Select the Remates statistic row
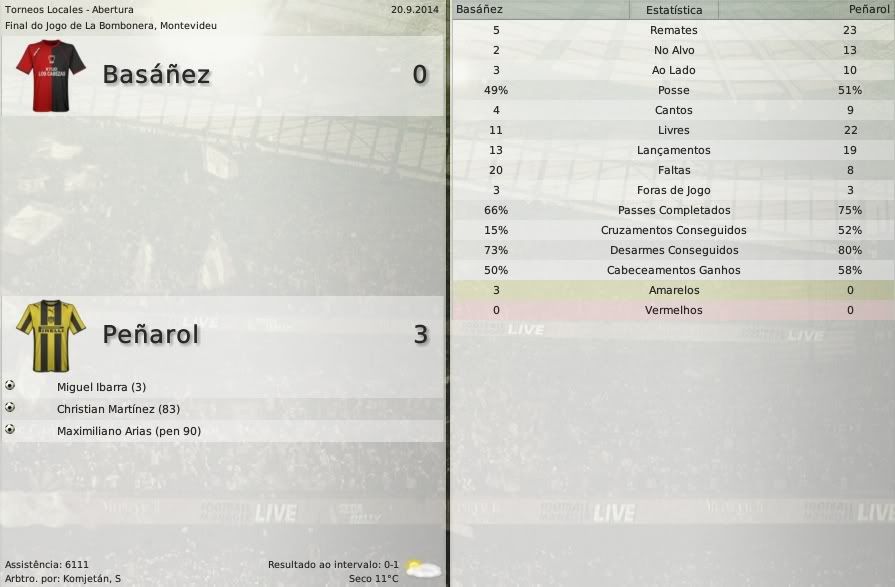Viewport: 895px width, 587px height. (x=673, y=30)
